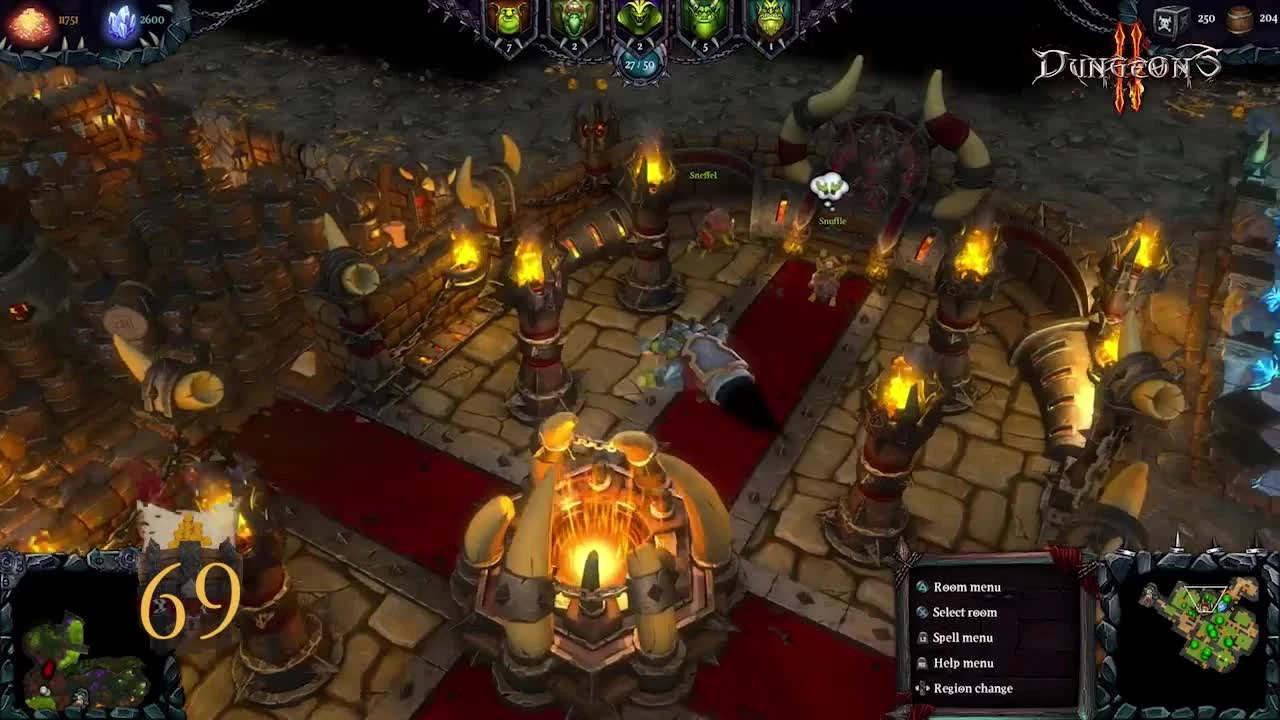Select the mana crystal resource icon
This screenshot has height=720, width=1280.
[120, 23]
